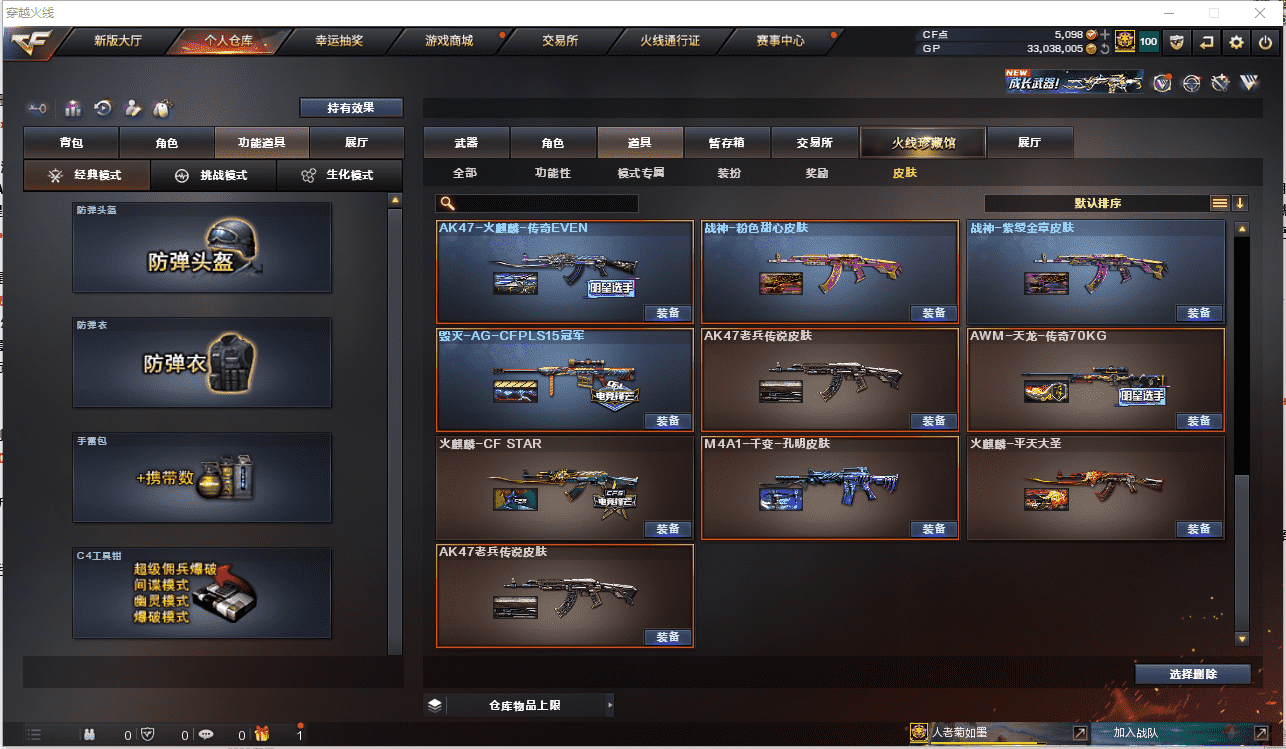Open the settings gear icon
The image size is (1286, 749).
1237,42
